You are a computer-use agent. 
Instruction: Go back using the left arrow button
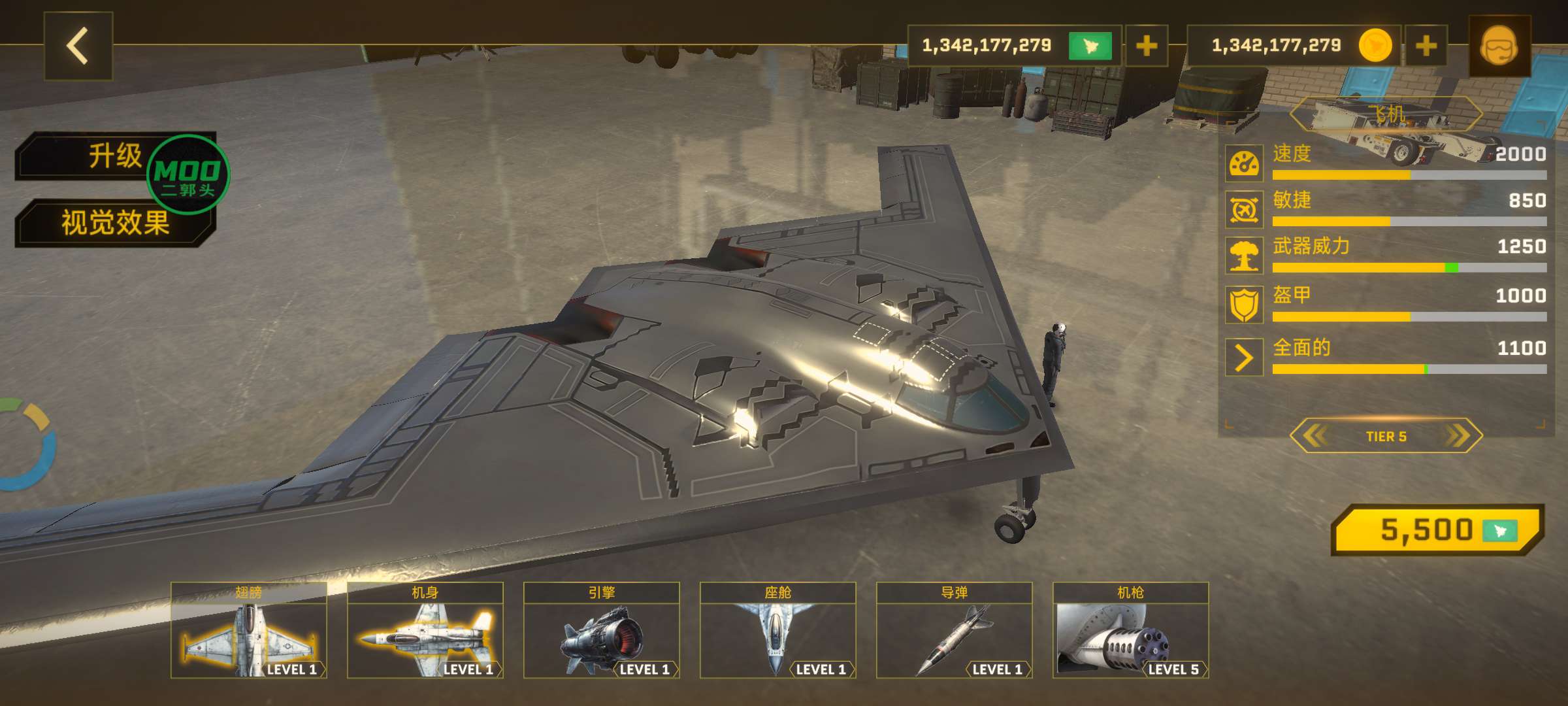(78, 46)
